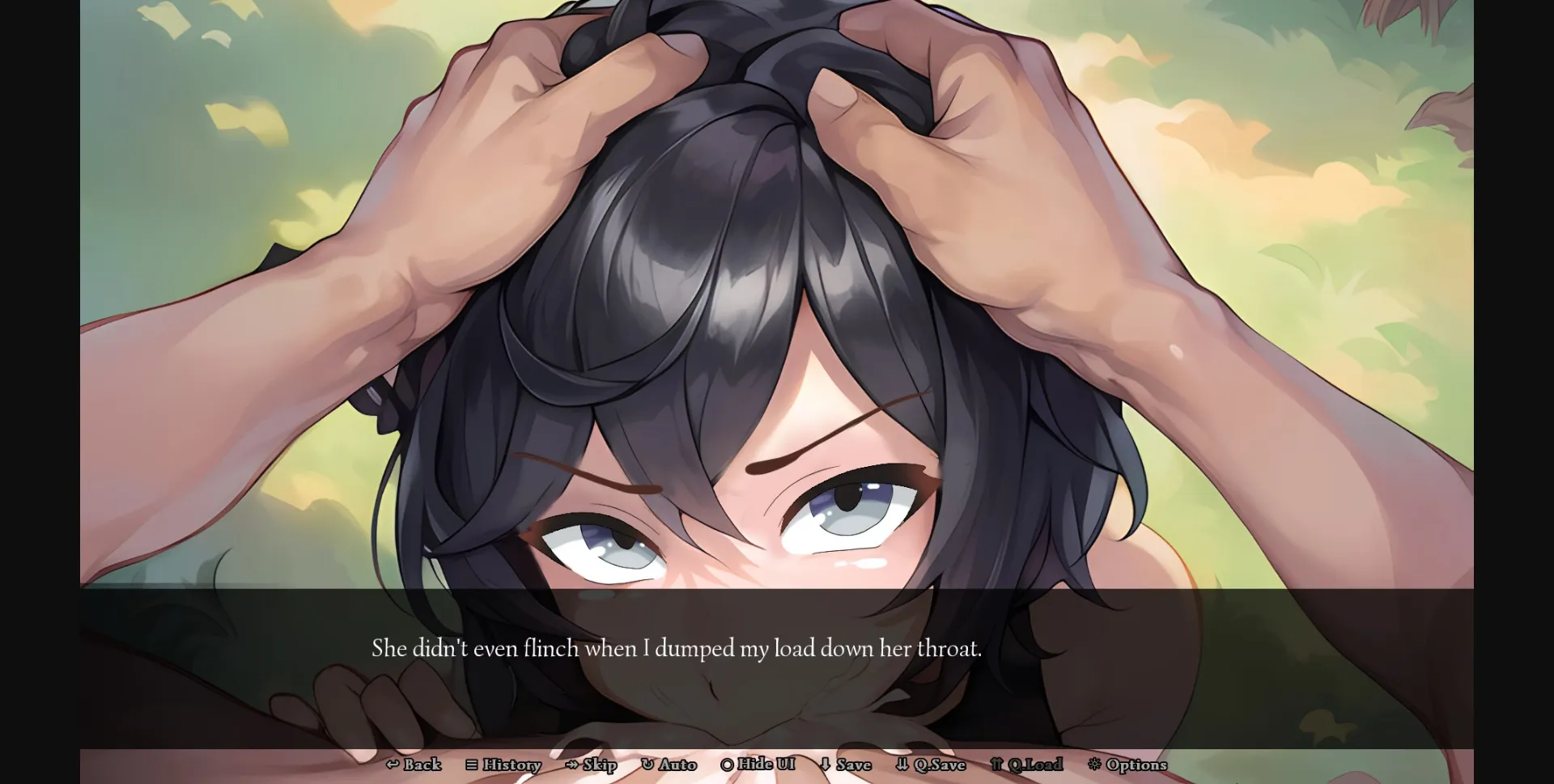
Task: Click the Hide UI circle icon
Action: click(x=727, y=765)
